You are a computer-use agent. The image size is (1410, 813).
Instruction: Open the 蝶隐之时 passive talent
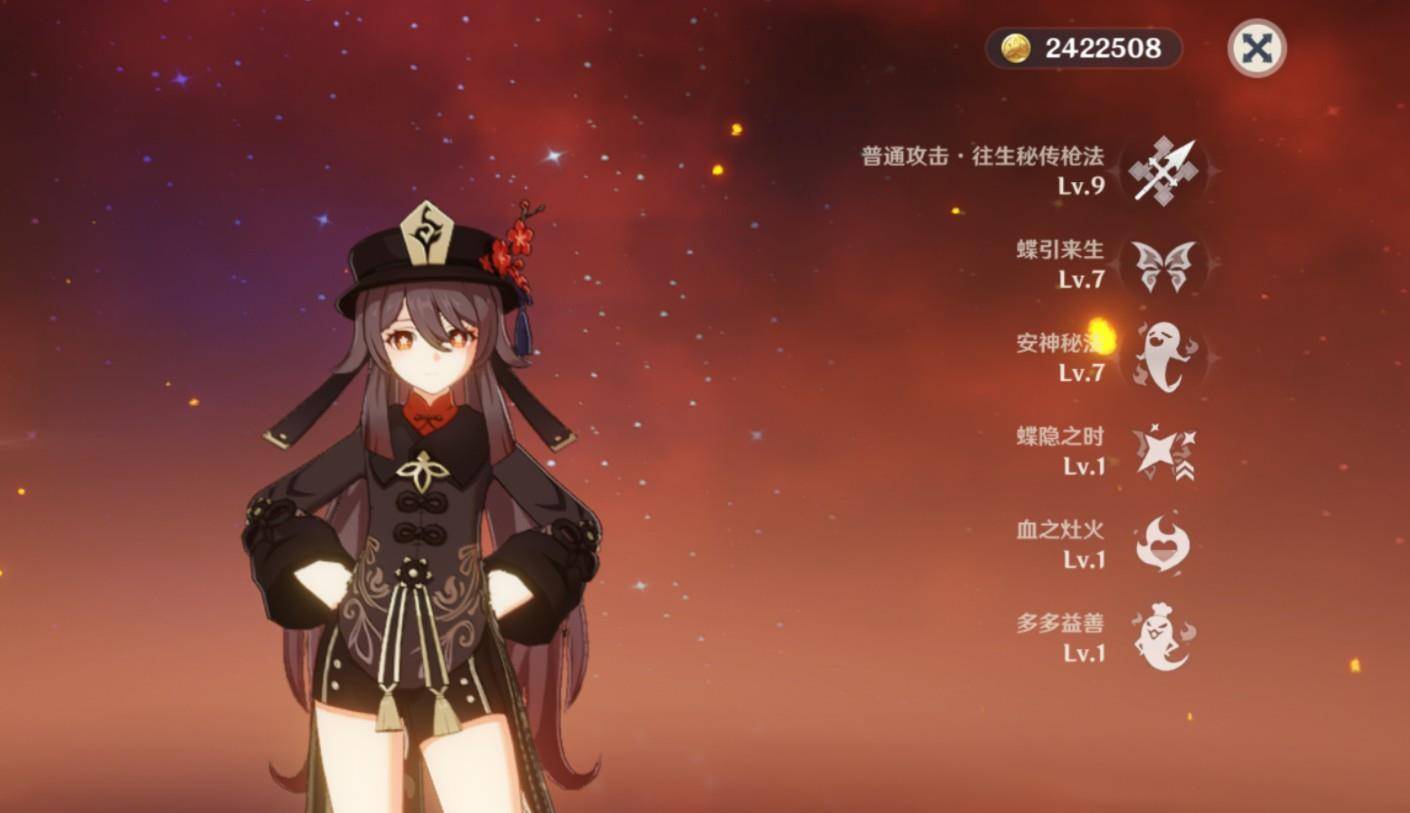coord(1163,452)
